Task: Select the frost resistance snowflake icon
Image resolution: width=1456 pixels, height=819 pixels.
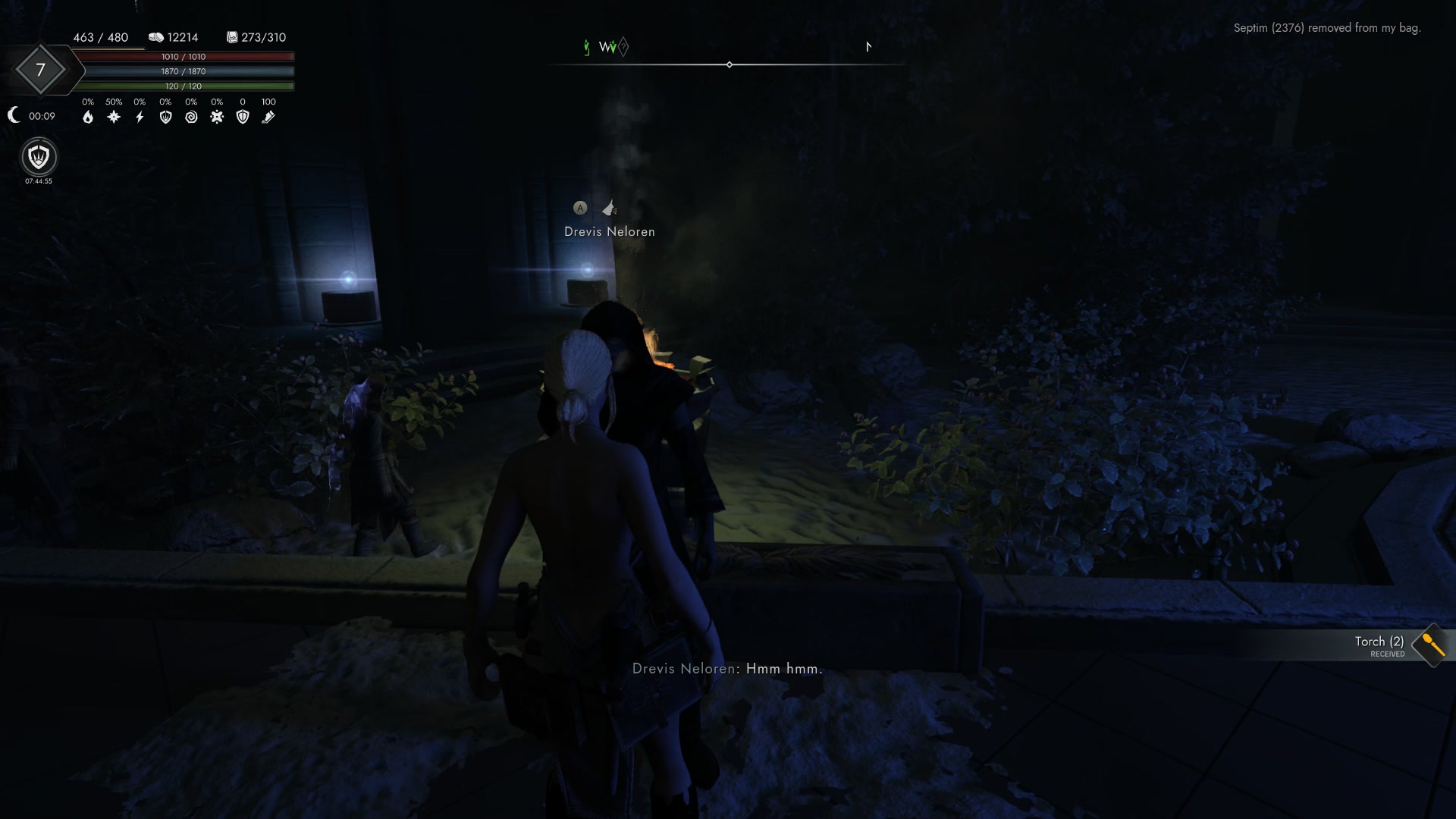Action: coord(114,118)
